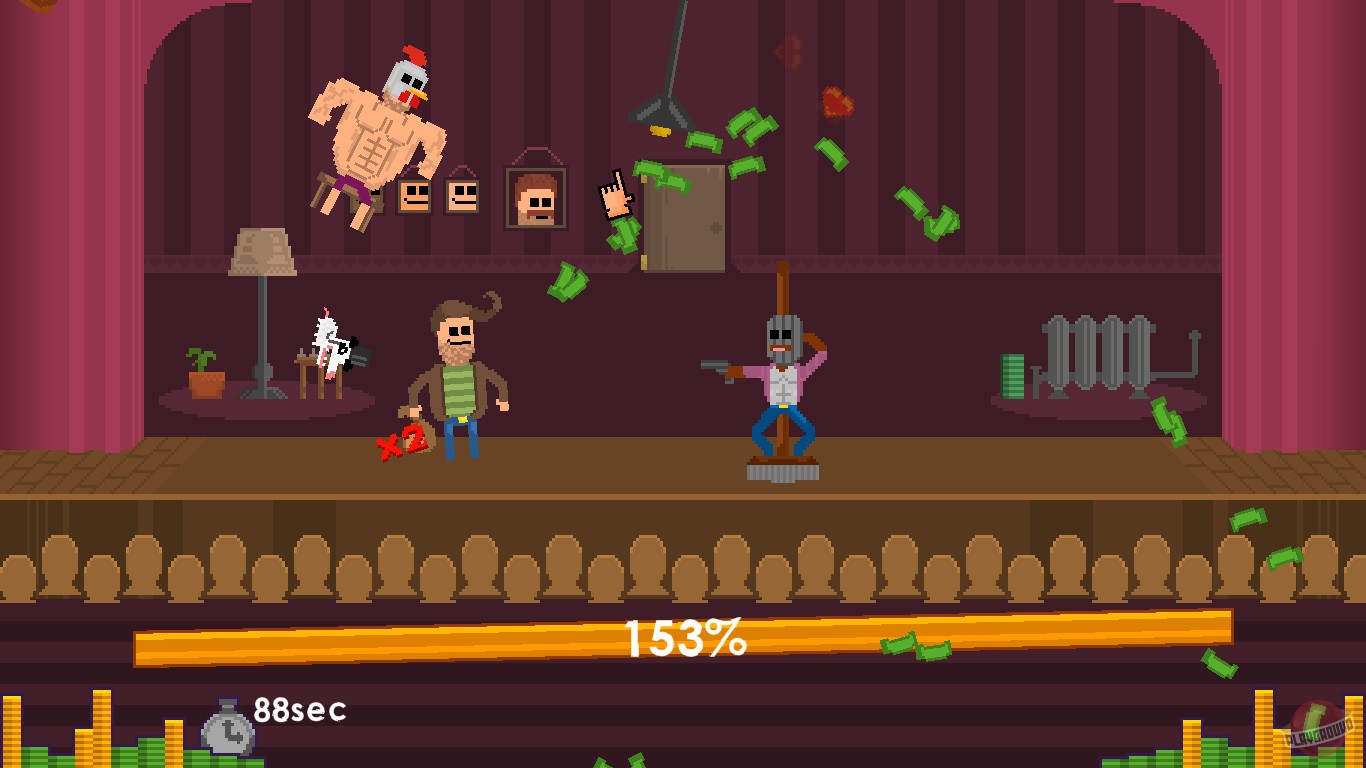The image size is (1366, 768).
Task: Click the x2 multiplier briefcase
Action: [412, 440]
